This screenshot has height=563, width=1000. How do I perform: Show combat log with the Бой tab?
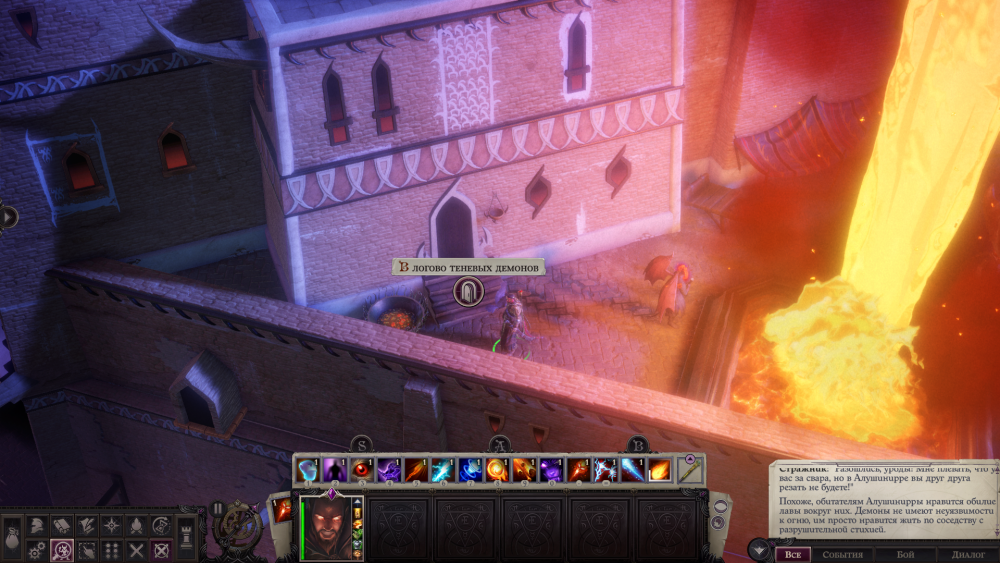905,554
